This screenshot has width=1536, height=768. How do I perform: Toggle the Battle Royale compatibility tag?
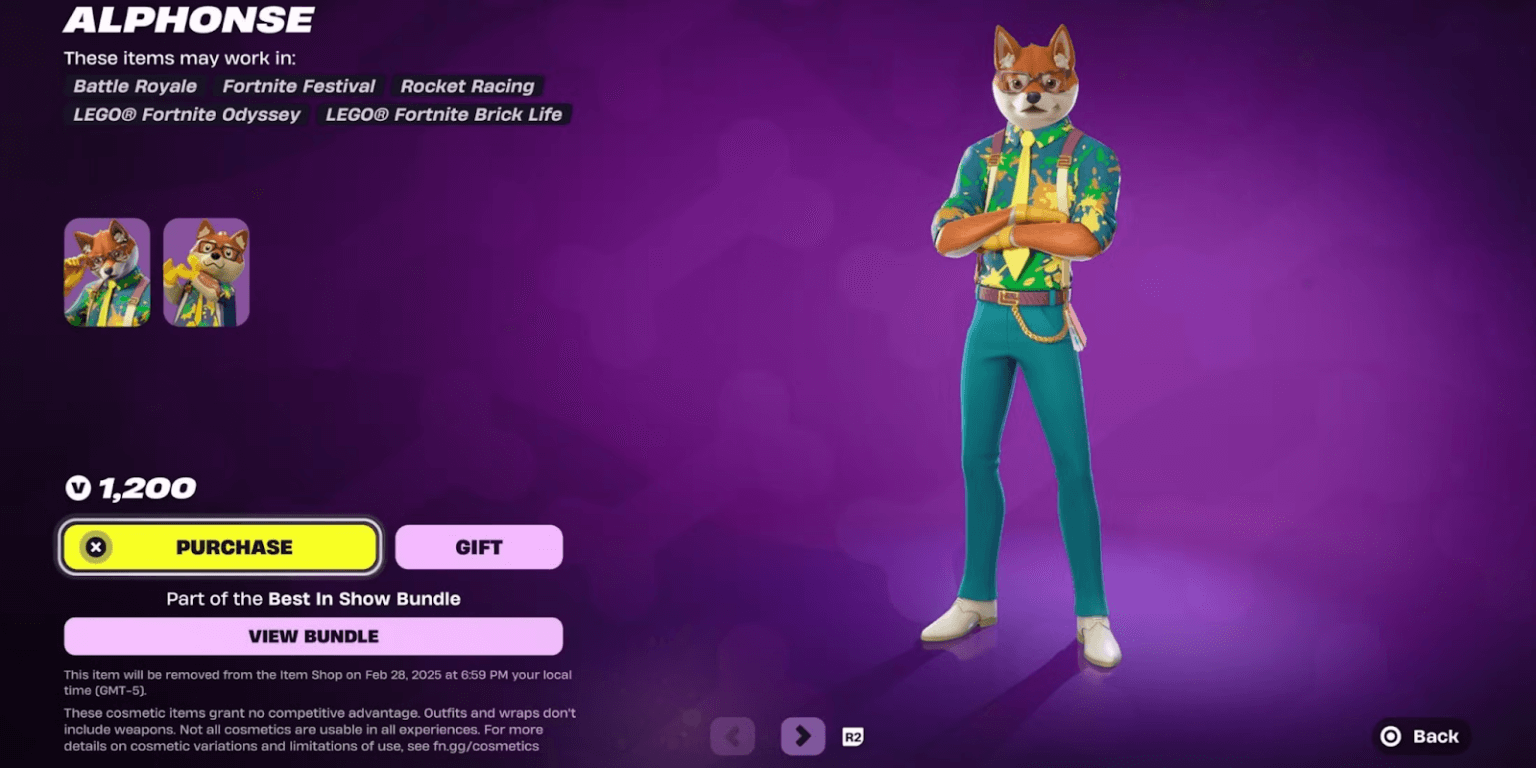click(x=134, y=86)
